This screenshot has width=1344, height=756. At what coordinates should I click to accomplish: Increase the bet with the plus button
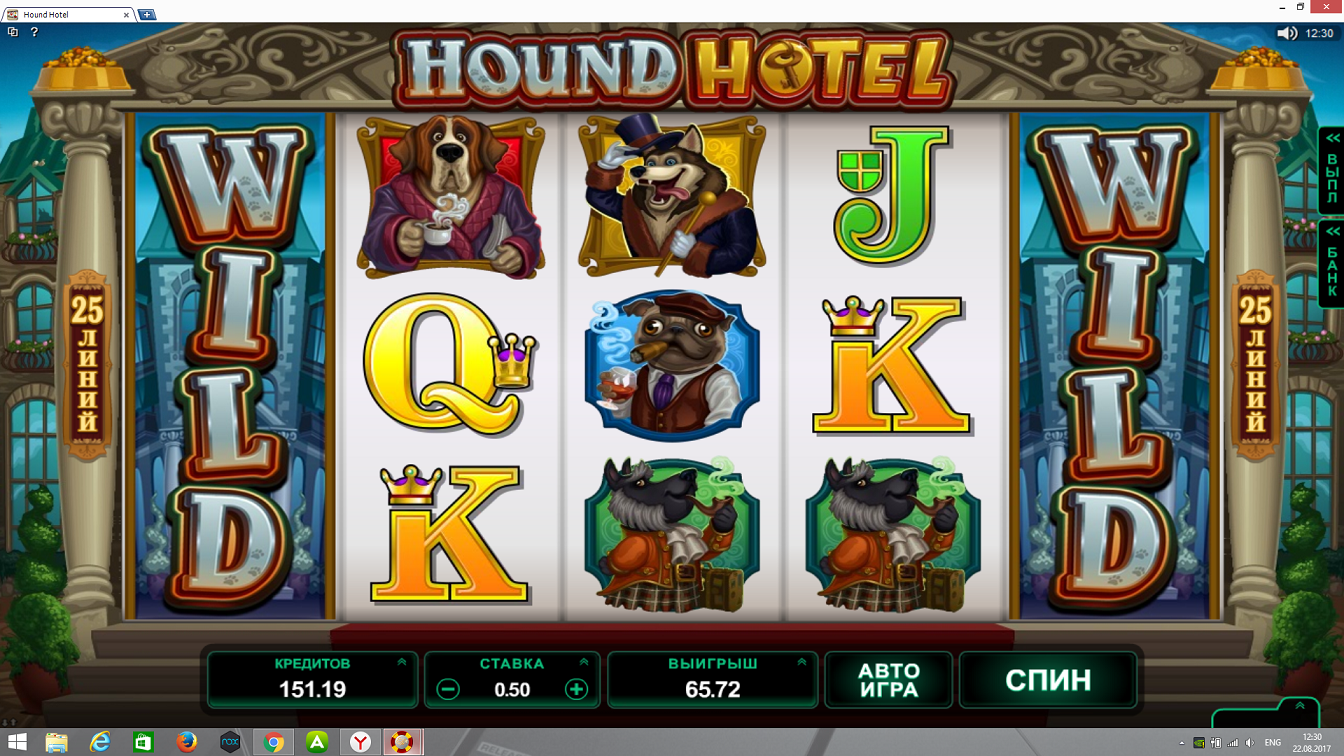[x=576, y=689]
